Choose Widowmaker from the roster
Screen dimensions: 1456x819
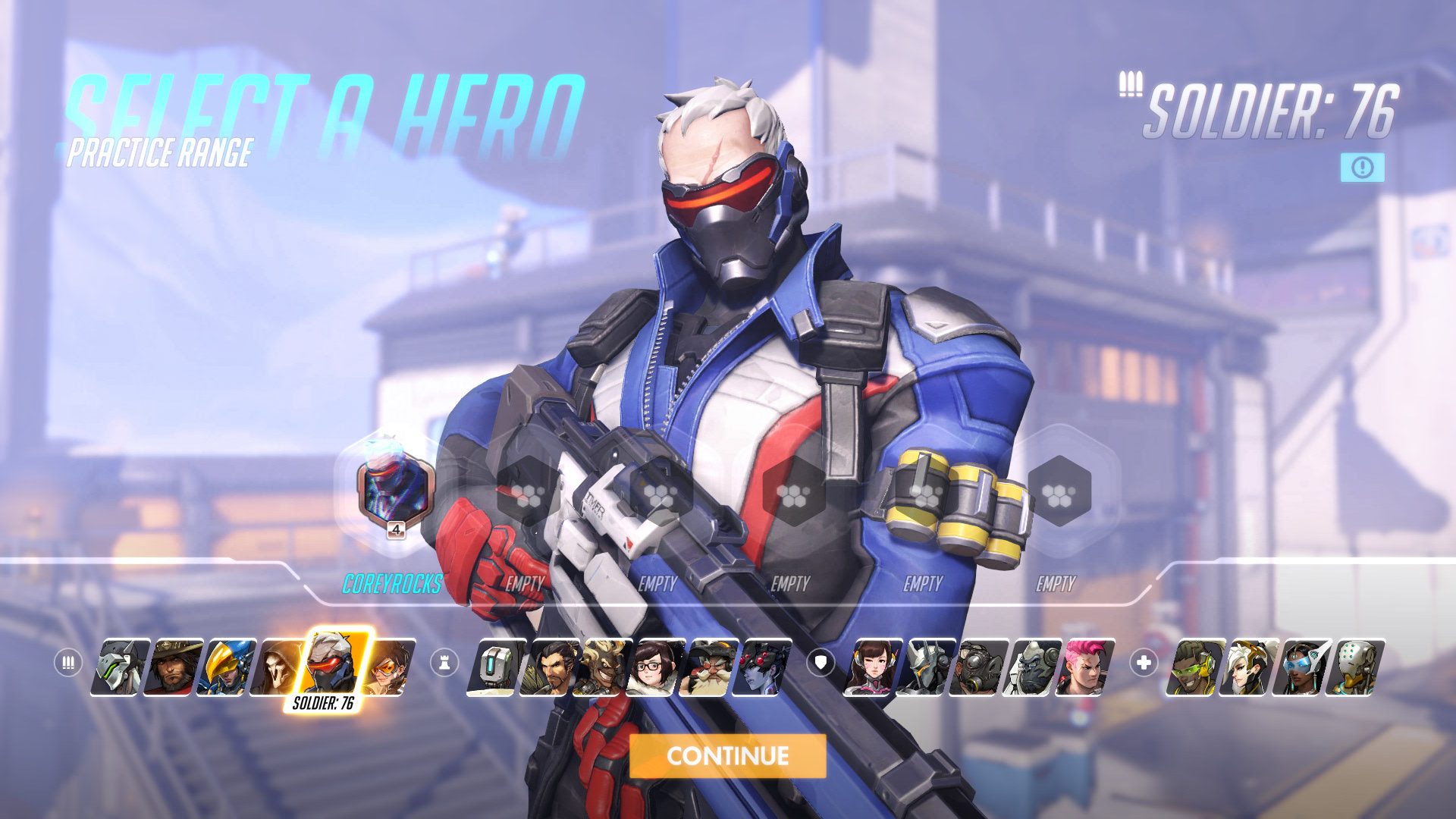[764, 667]
